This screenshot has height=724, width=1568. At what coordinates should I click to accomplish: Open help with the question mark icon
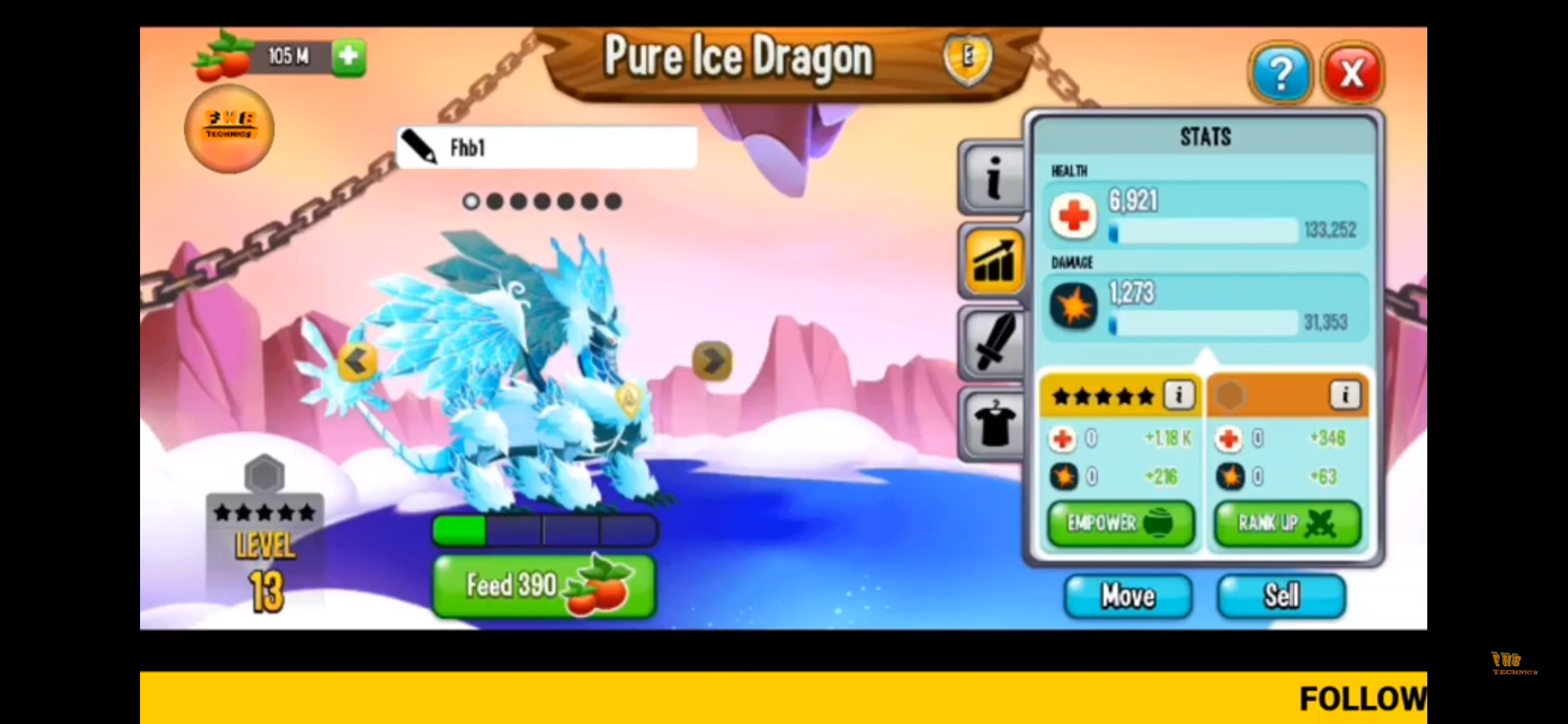tap(1281, 72)
